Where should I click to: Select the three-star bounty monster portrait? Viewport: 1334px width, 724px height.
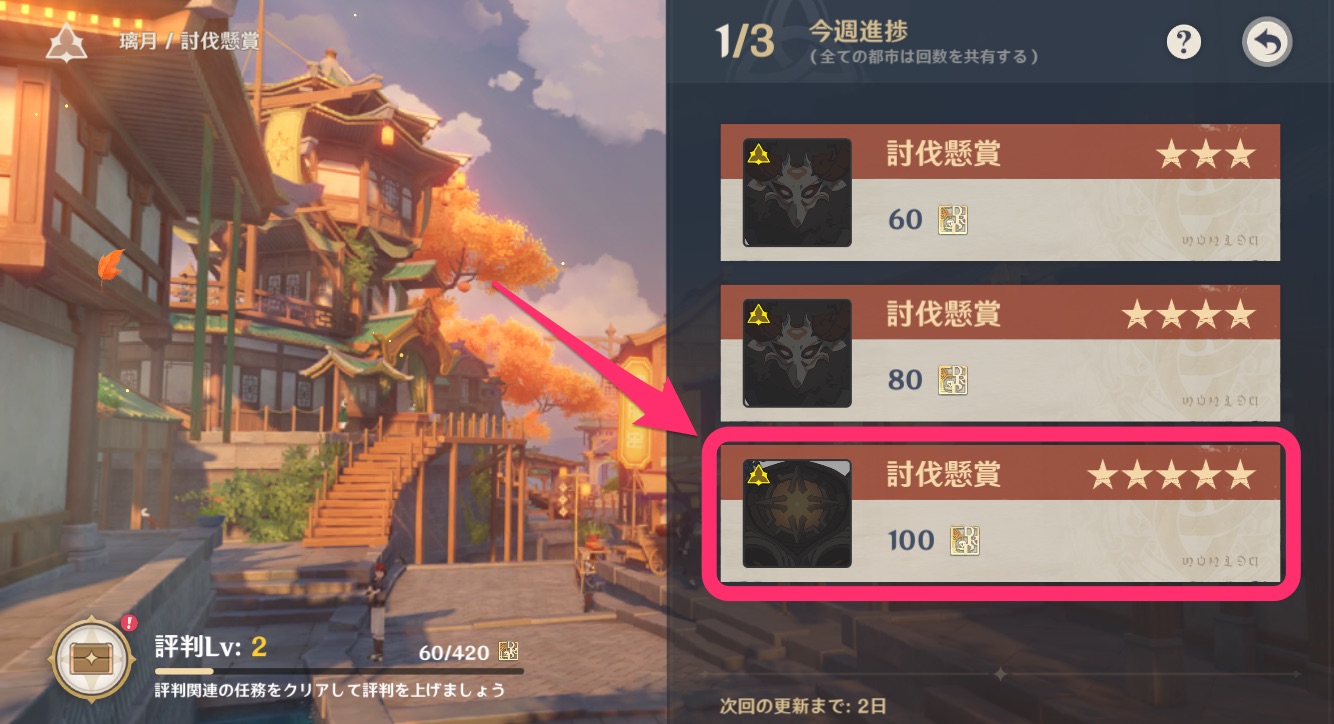point(795,192)
